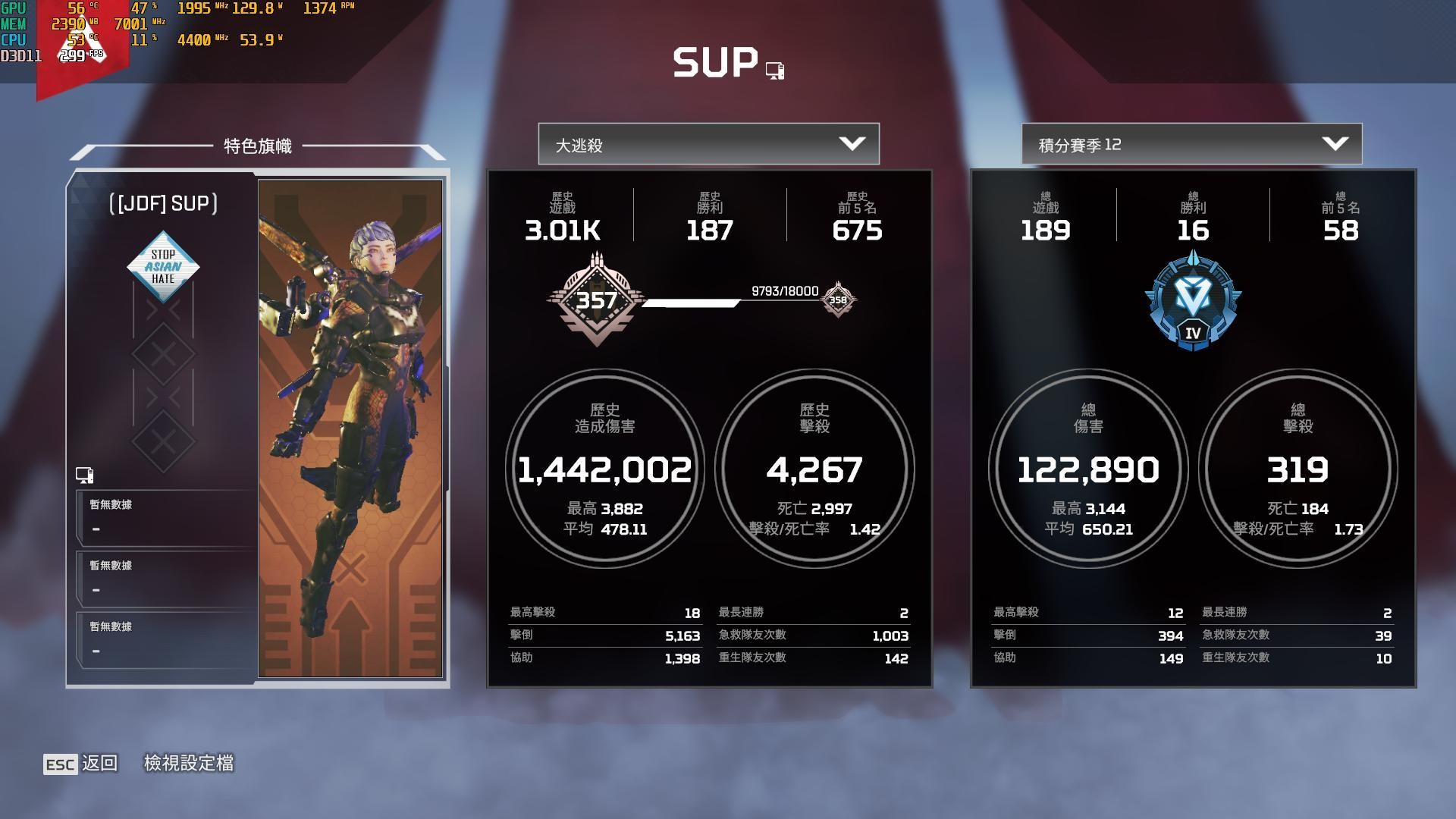Click the PC platform icon beside SUP
This screenshot has width=1456, height=819.
pyautogui.click(x=774, y=68)
